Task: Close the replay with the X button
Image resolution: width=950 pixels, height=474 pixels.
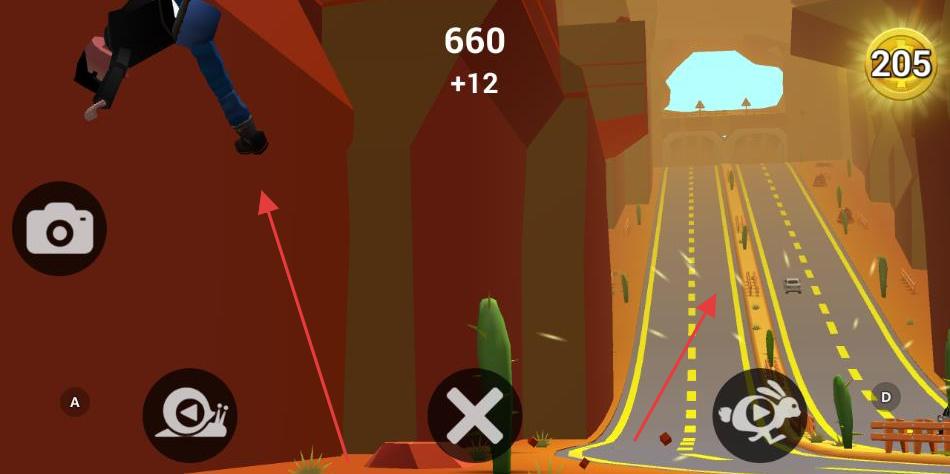Action: click(x=474, y=415)
